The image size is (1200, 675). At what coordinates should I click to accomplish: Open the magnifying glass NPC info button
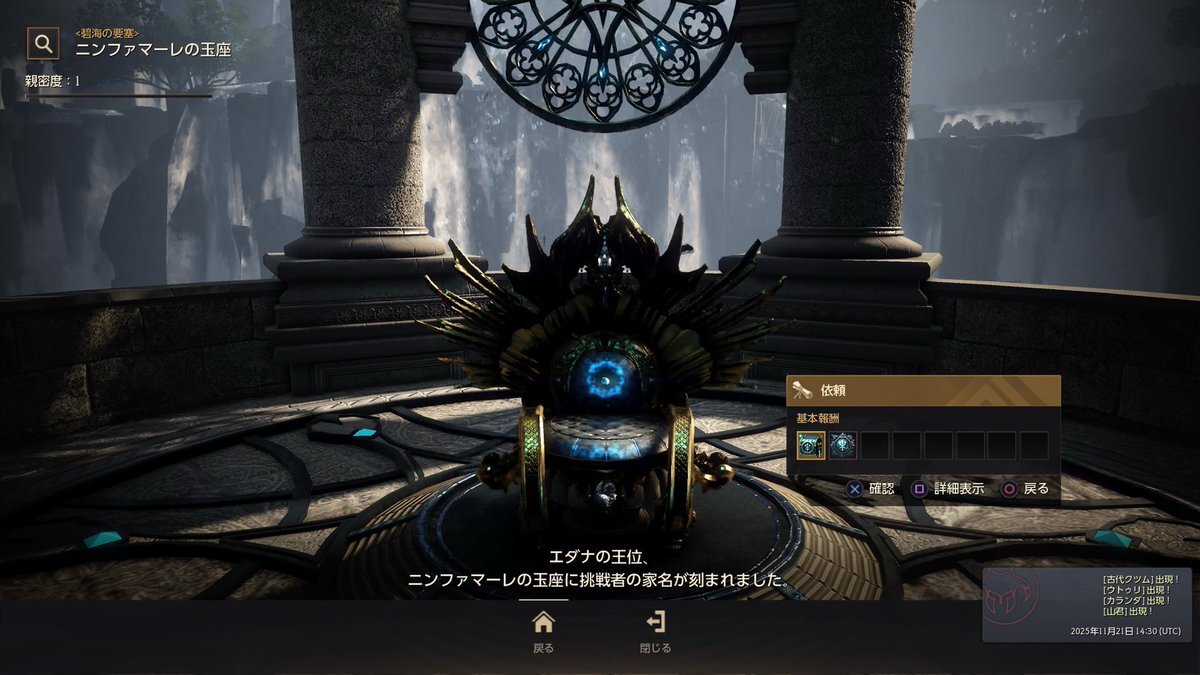[43, 43]
